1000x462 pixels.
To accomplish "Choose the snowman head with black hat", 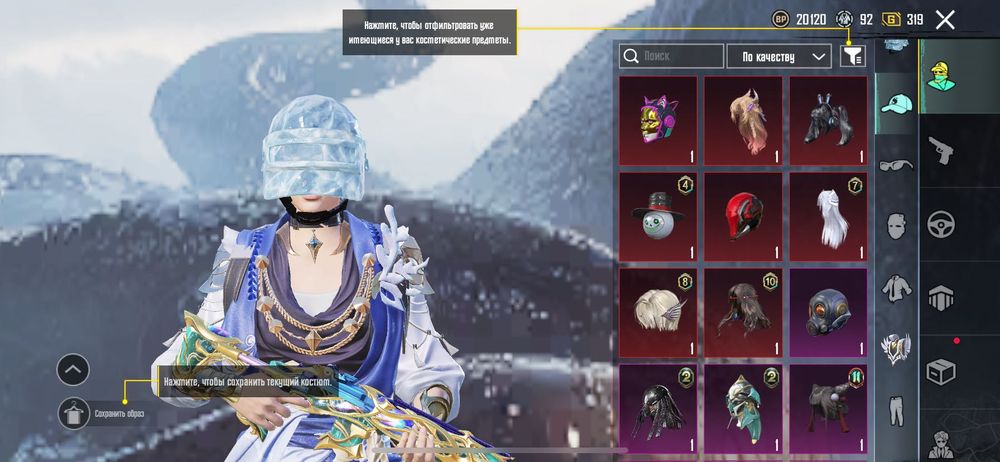I will tap(657, 216).
